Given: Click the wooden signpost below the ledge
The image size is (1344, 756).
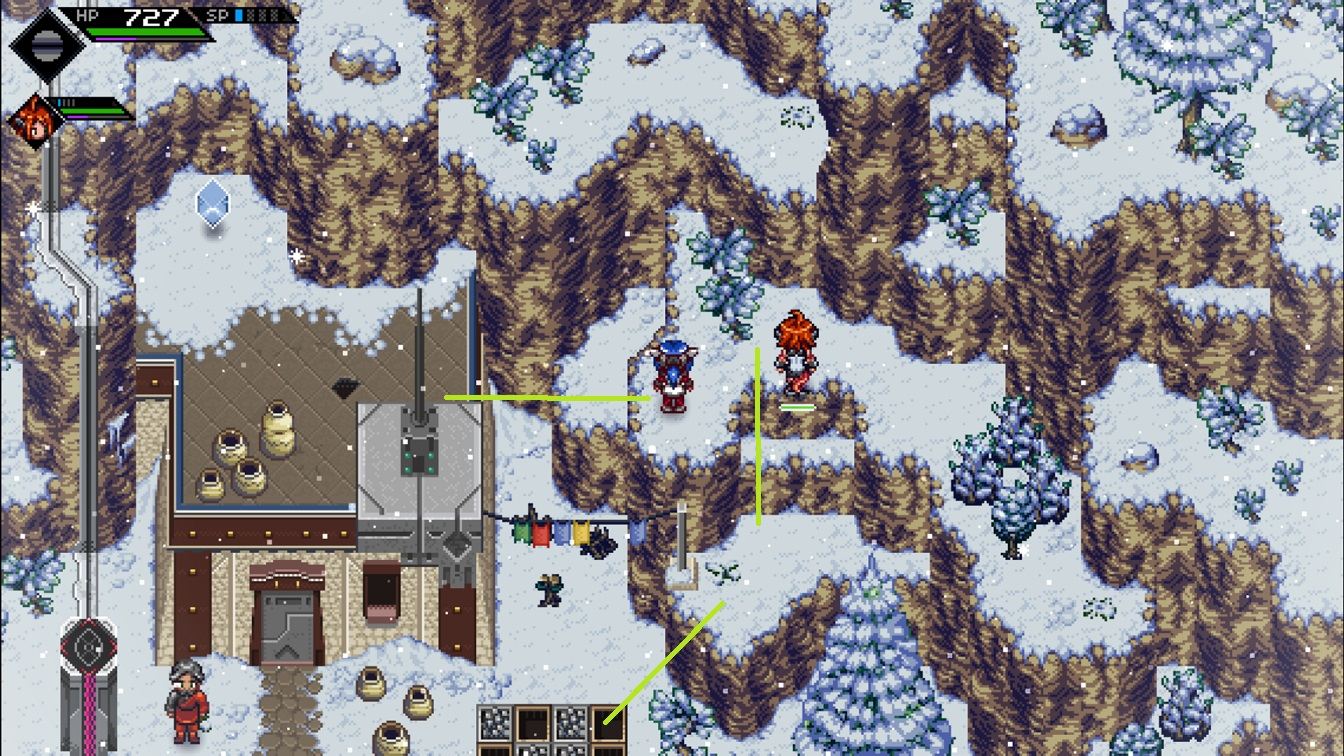Looking at the screenshot, I should pyautogui.click(x=680, y=545).
